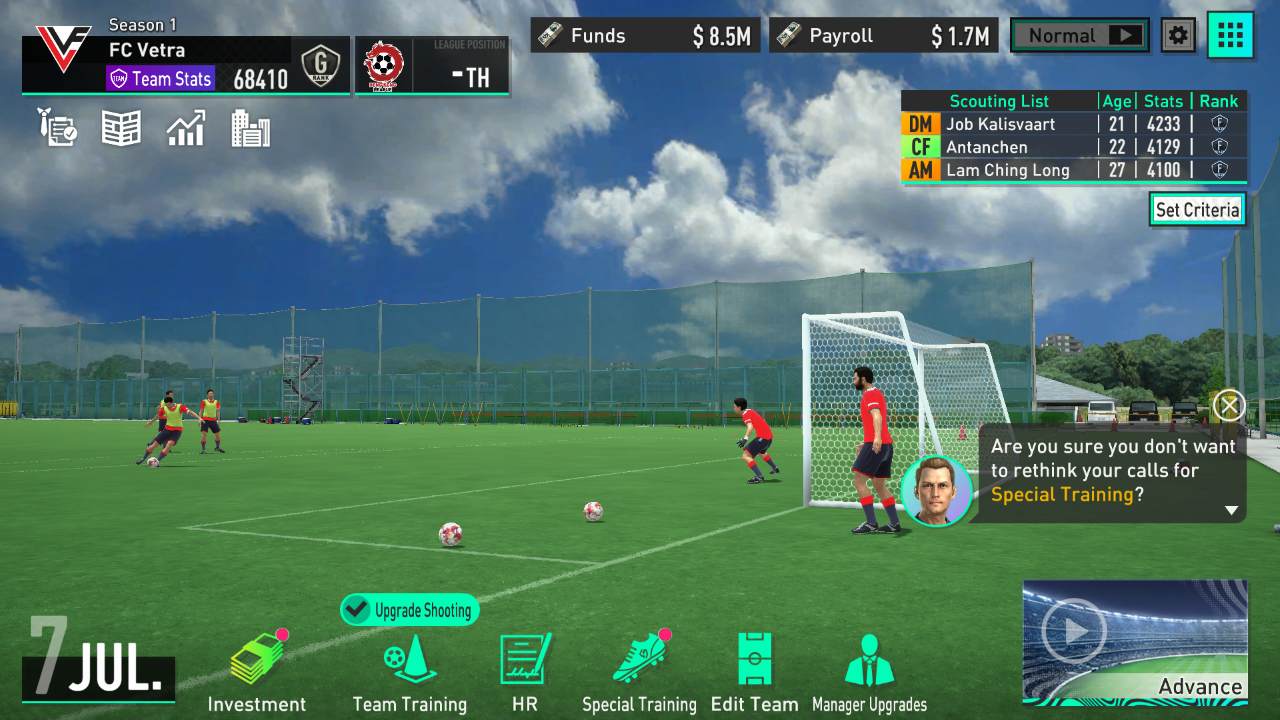
Task: Open the newspaper icon
Action: tap(121, 128)
